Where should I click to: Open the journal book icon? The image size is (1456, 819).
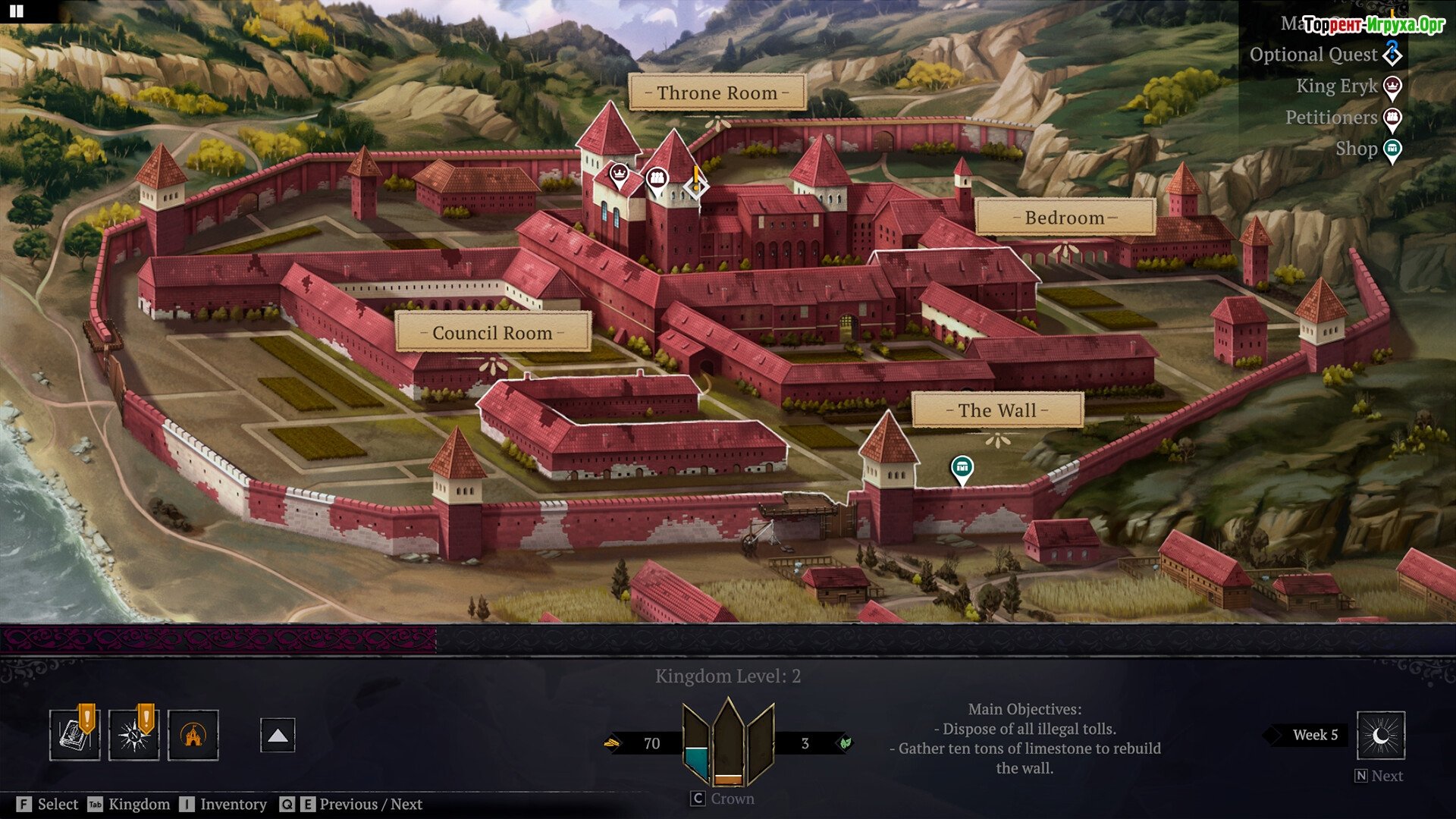pos(74,735)
